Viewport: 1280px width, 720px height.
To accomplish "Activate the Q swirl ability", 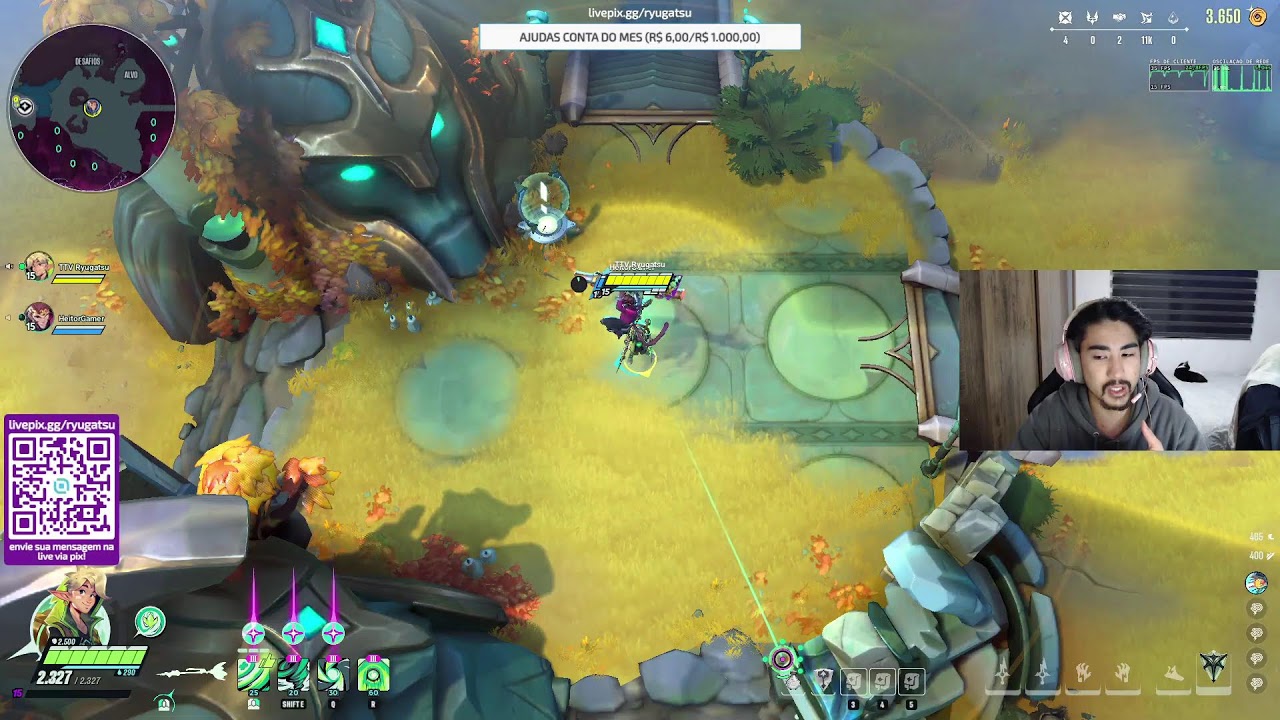I will [333, 676].
